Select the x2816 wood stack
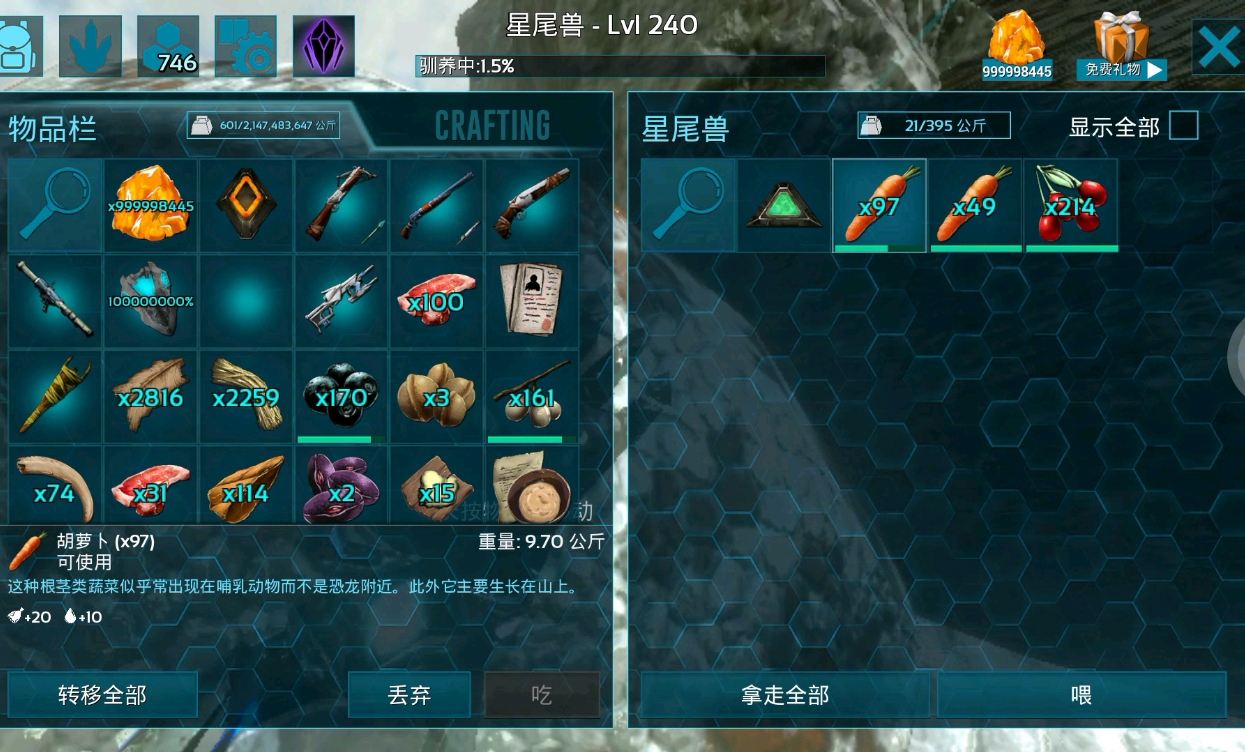 [x=150, y=397]
